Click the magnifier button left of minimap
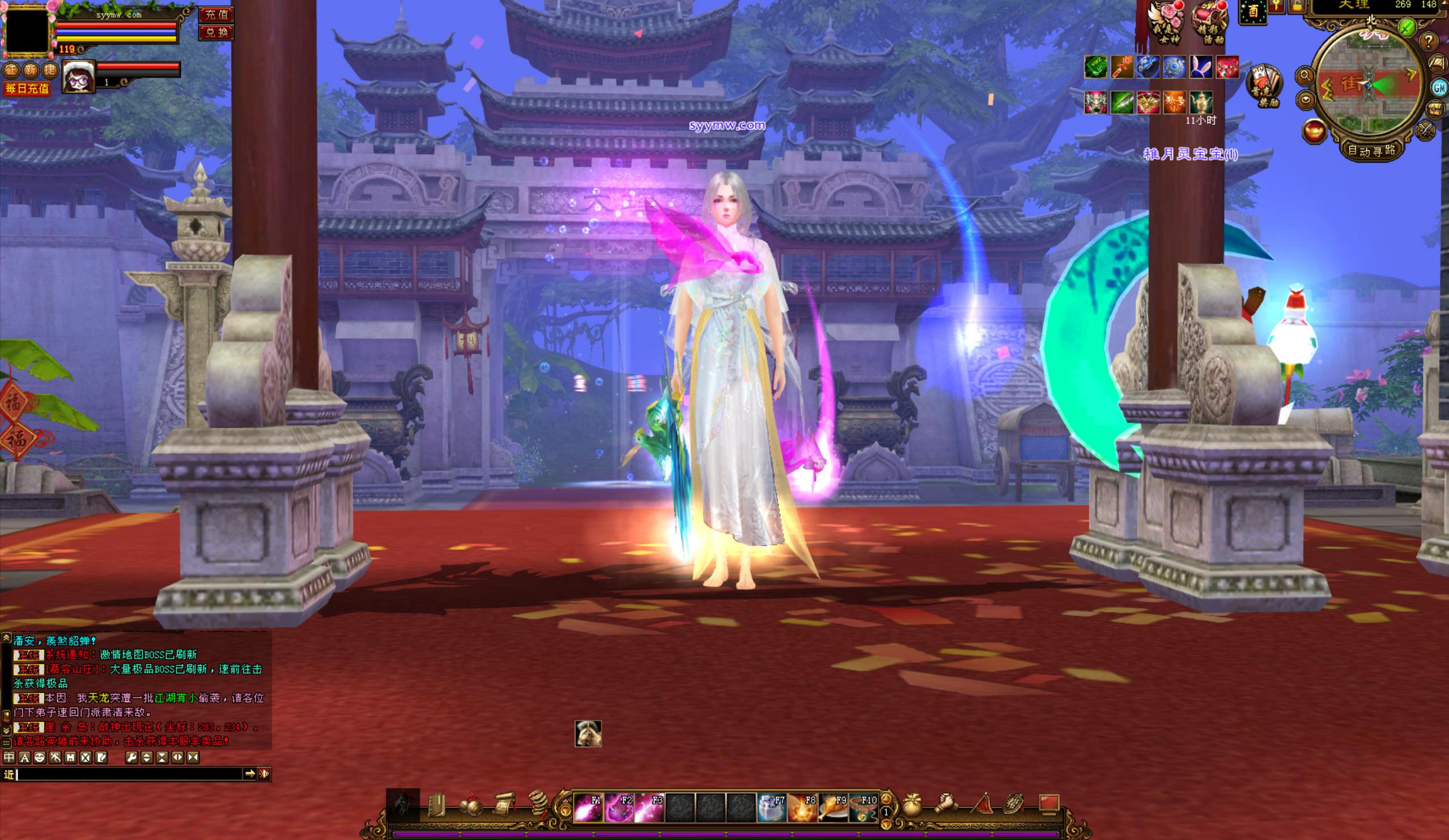1449x840 pixels. [x=1304, y=75]
